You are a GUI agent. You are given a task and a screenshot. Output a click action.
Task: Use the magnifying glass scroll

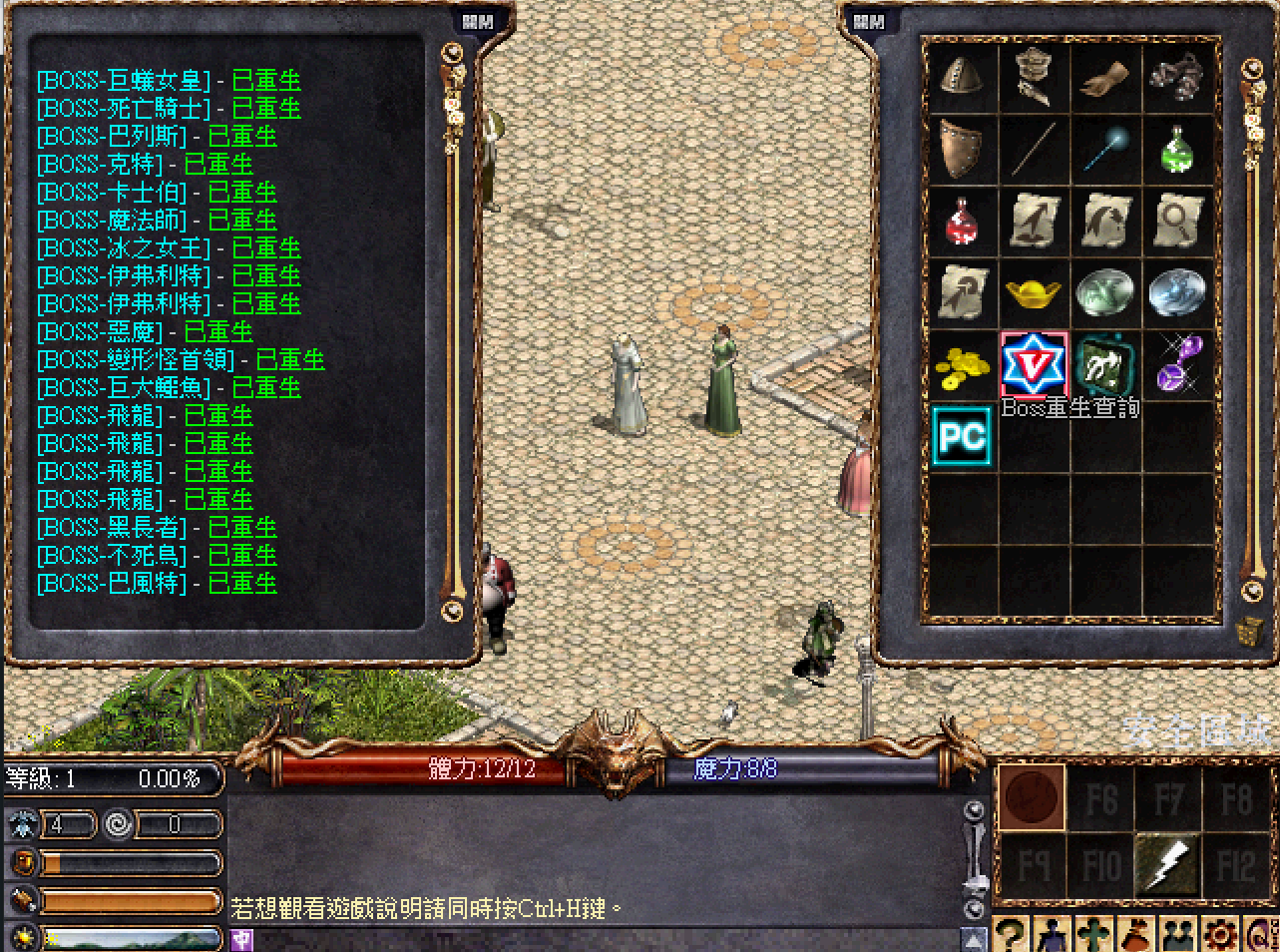point(1177,222)
